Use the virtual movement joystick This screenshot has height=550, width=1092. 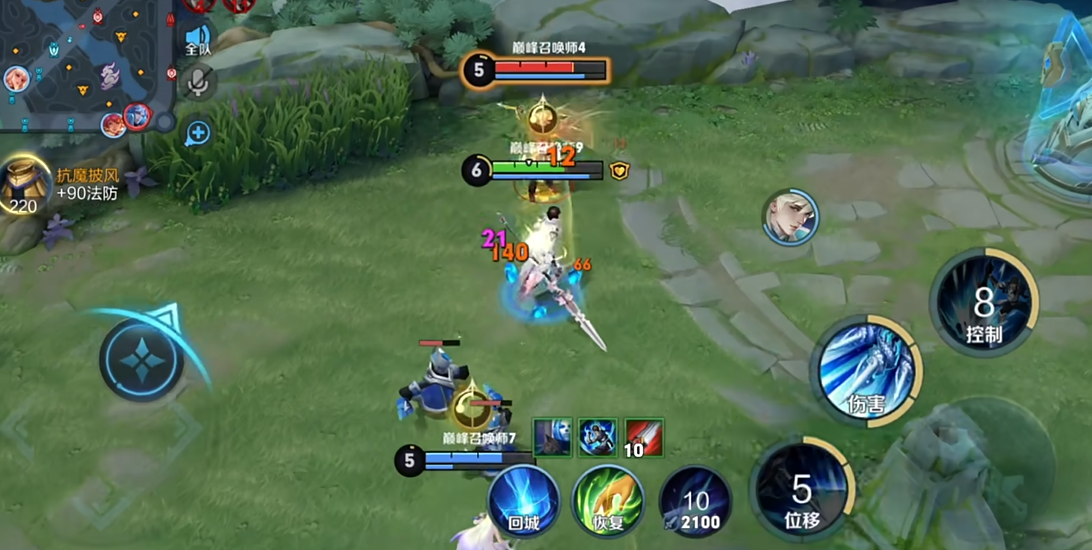[141, 360]
